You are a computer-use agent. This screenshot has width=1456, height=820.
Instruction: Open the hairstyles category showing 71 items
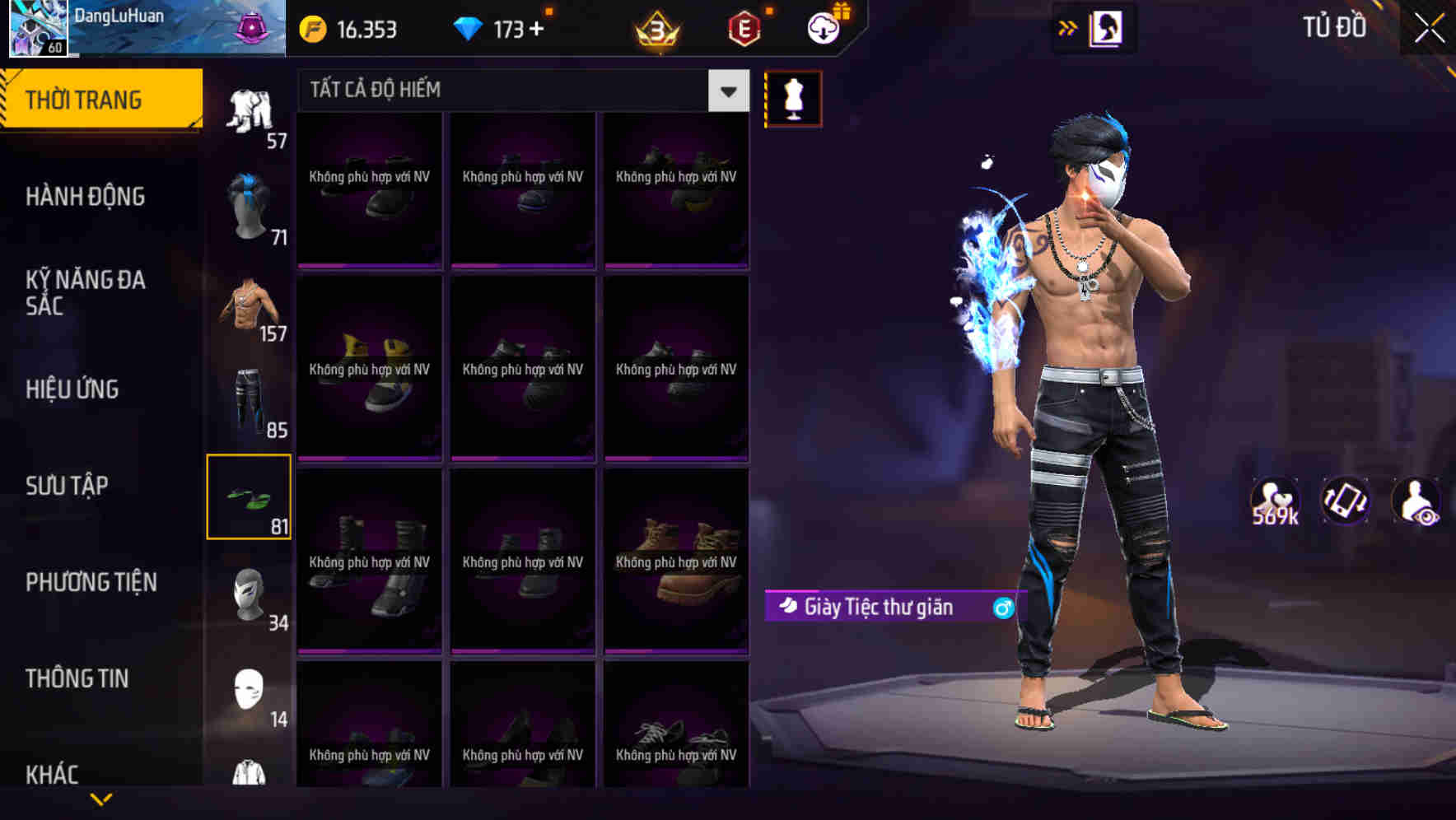coord(249,206)
